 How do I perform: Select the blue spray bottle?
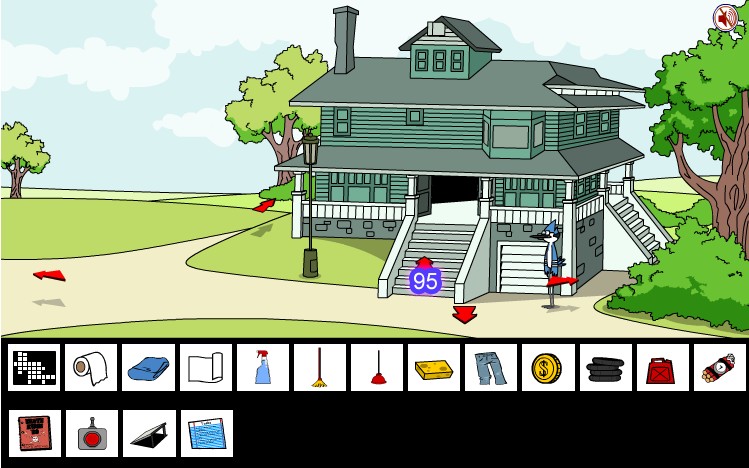(263, 368)
